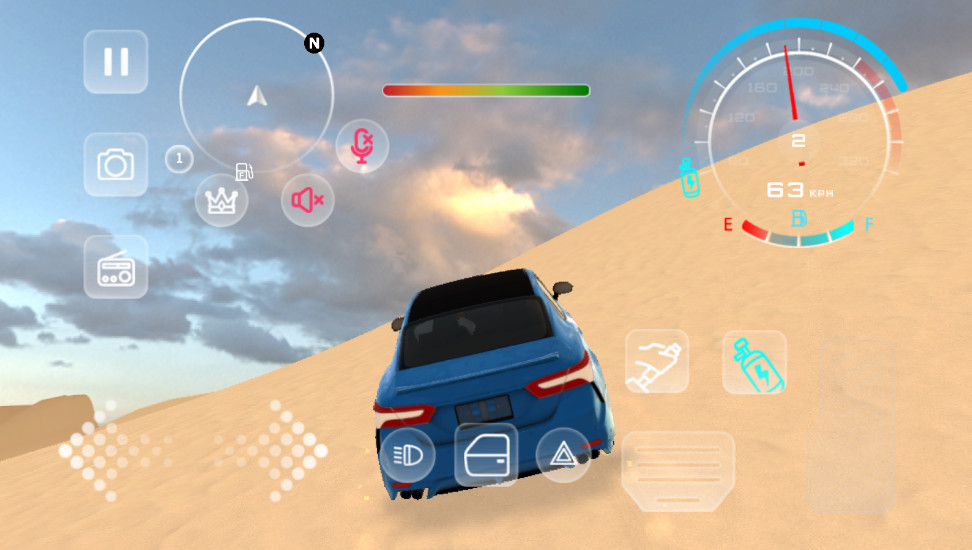Image resolution: width=972 pixels, height=550 pixels.
Task: Tap the fuel pump icon by the compass
Action: 243,172
